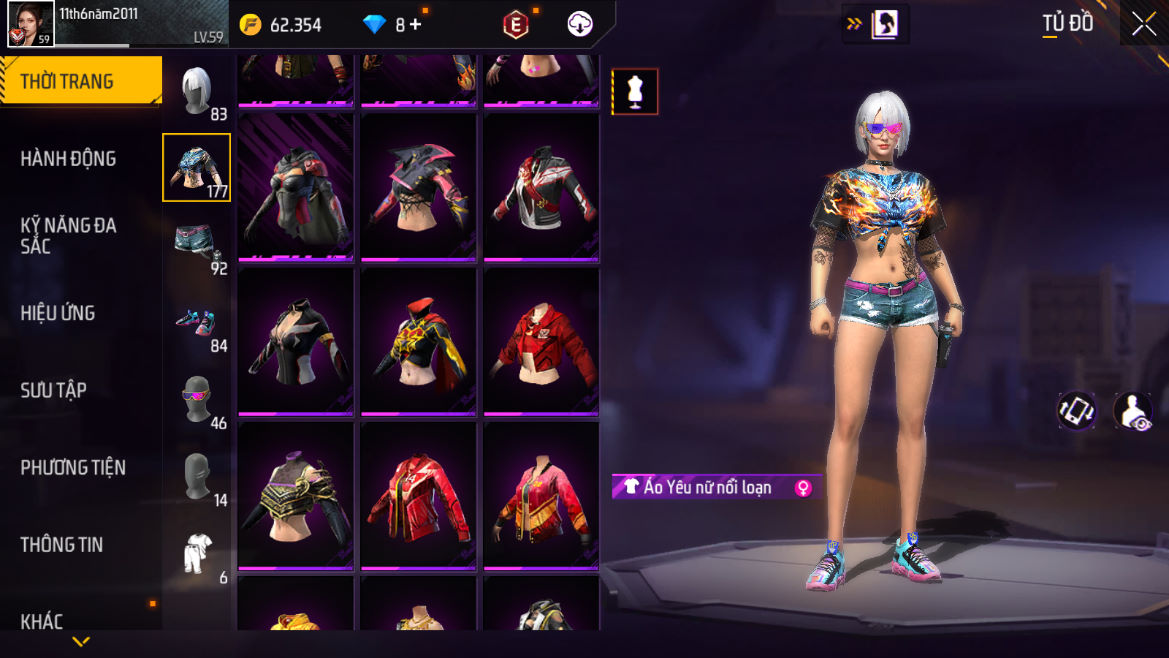The image size is (1169, 658).
Task: Open the full outfit sets category with 6 items
Action: pos(197,553)
